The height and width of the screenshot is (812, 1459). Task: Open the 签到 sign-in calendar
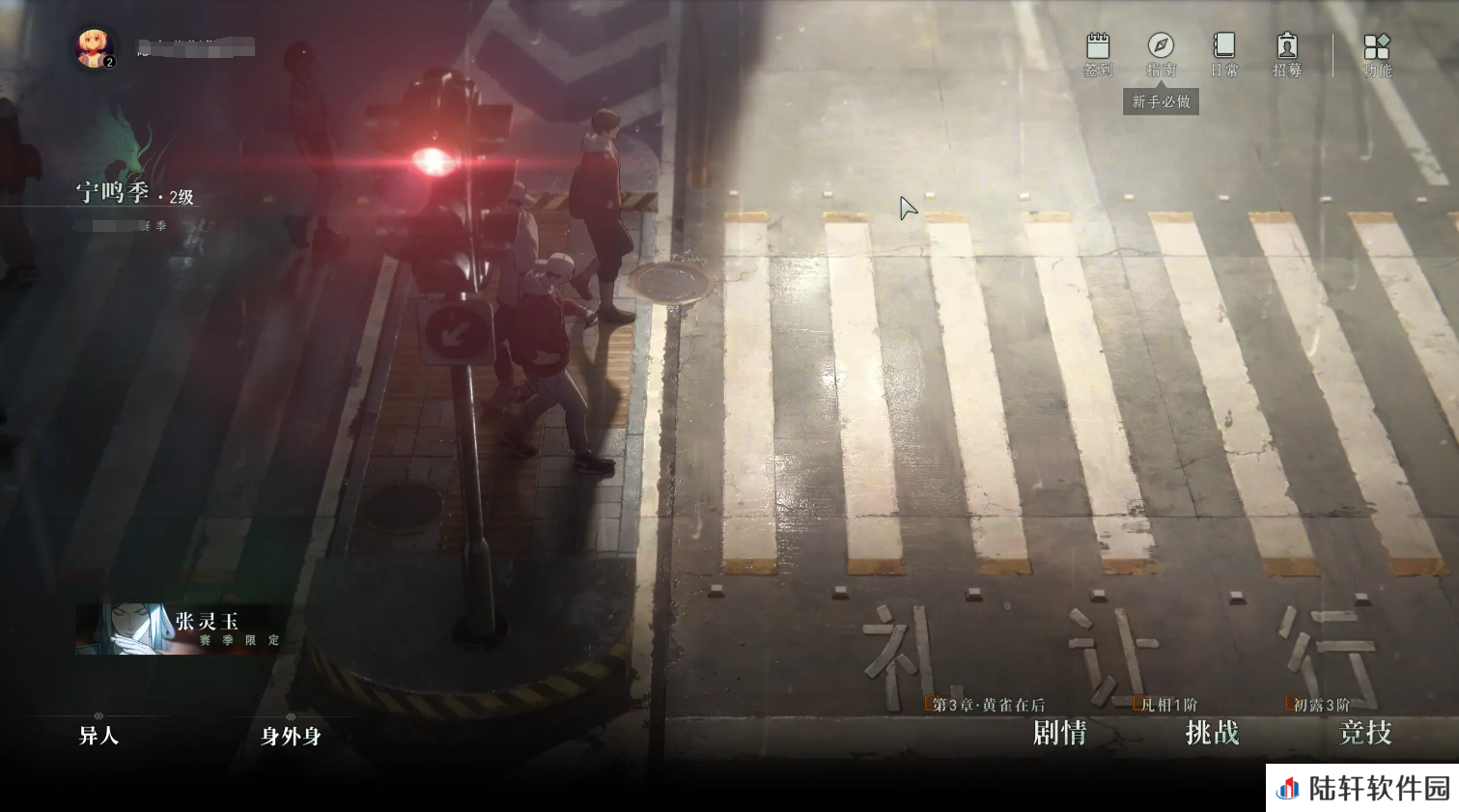(1098, 54)
